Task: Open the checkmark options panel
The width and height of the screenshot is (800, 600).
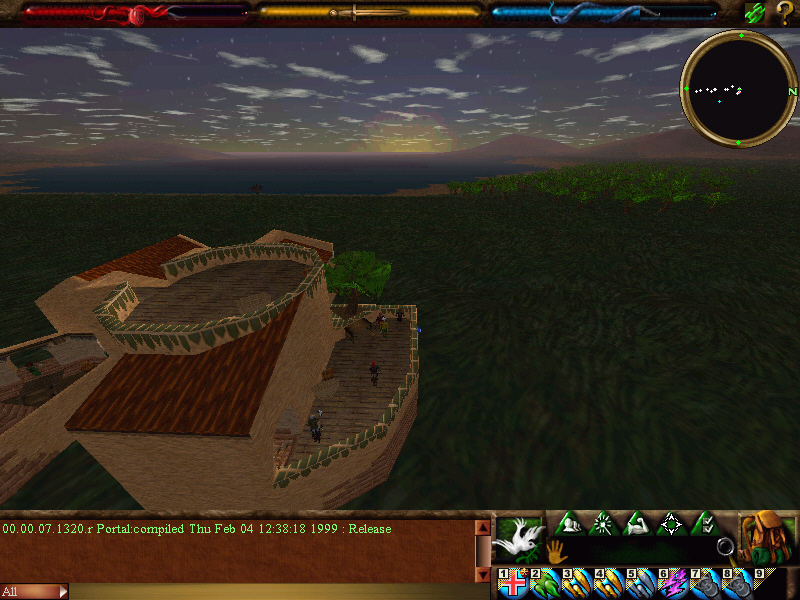Action: (705, 523)
